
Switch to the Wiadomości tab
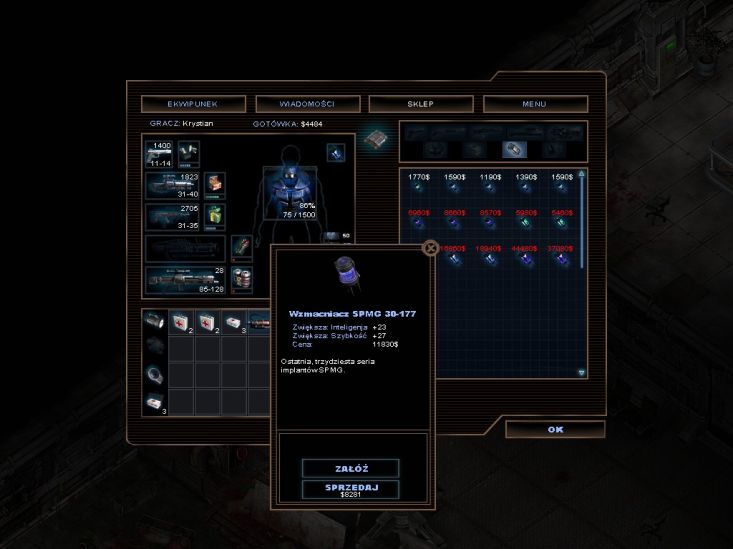tap(308, 103)
